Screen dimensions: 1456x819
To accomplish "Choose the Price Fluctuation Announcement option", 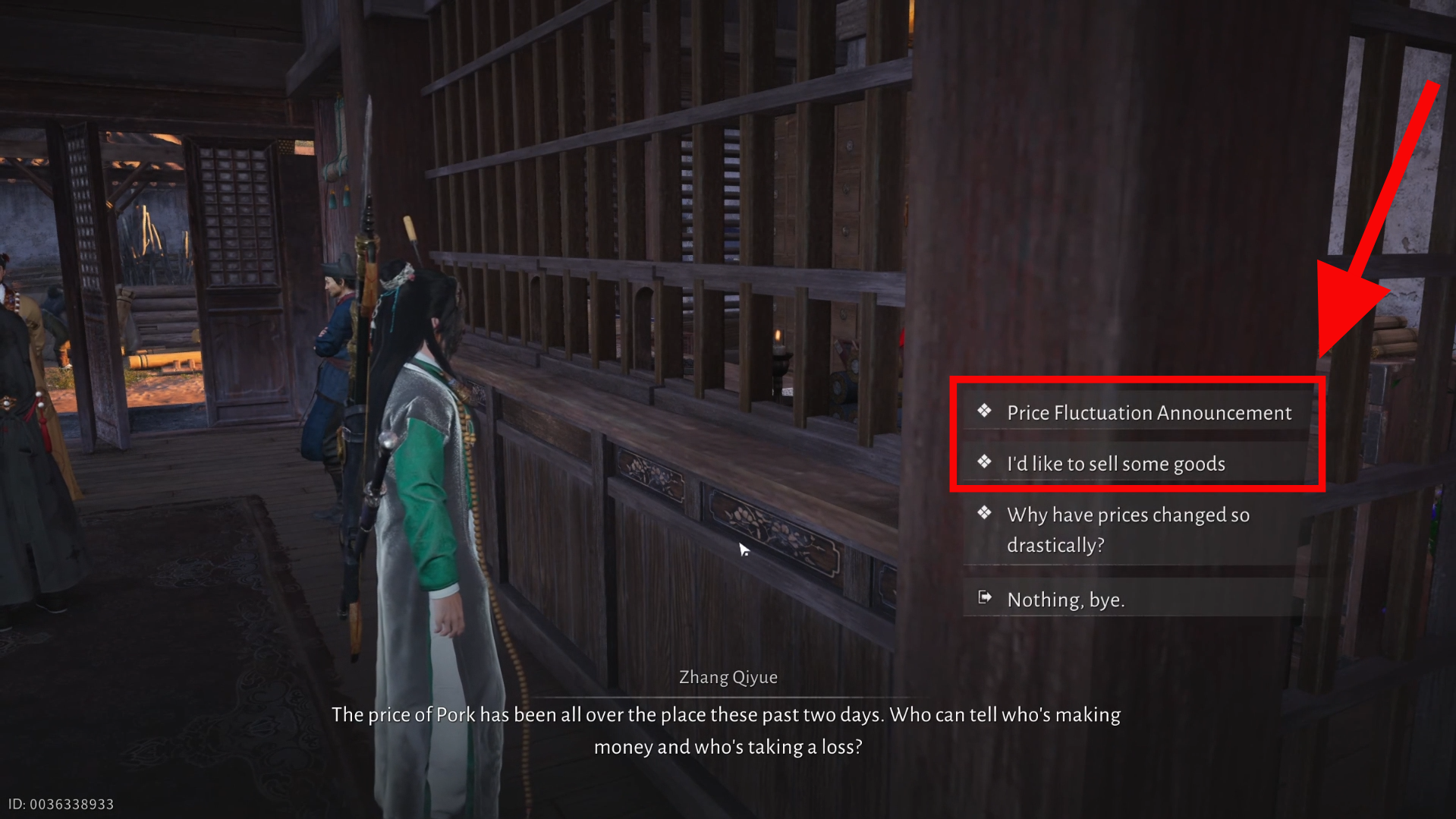I will 1148,413.
